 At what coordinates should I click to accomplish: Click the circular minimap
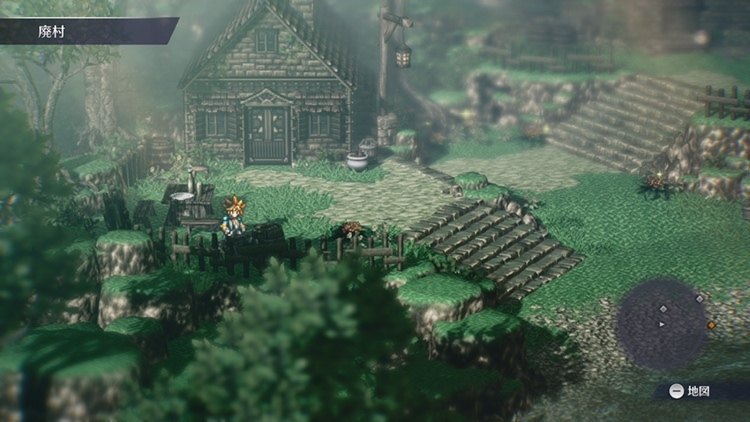pyautogui.click(x=663, y=324)
